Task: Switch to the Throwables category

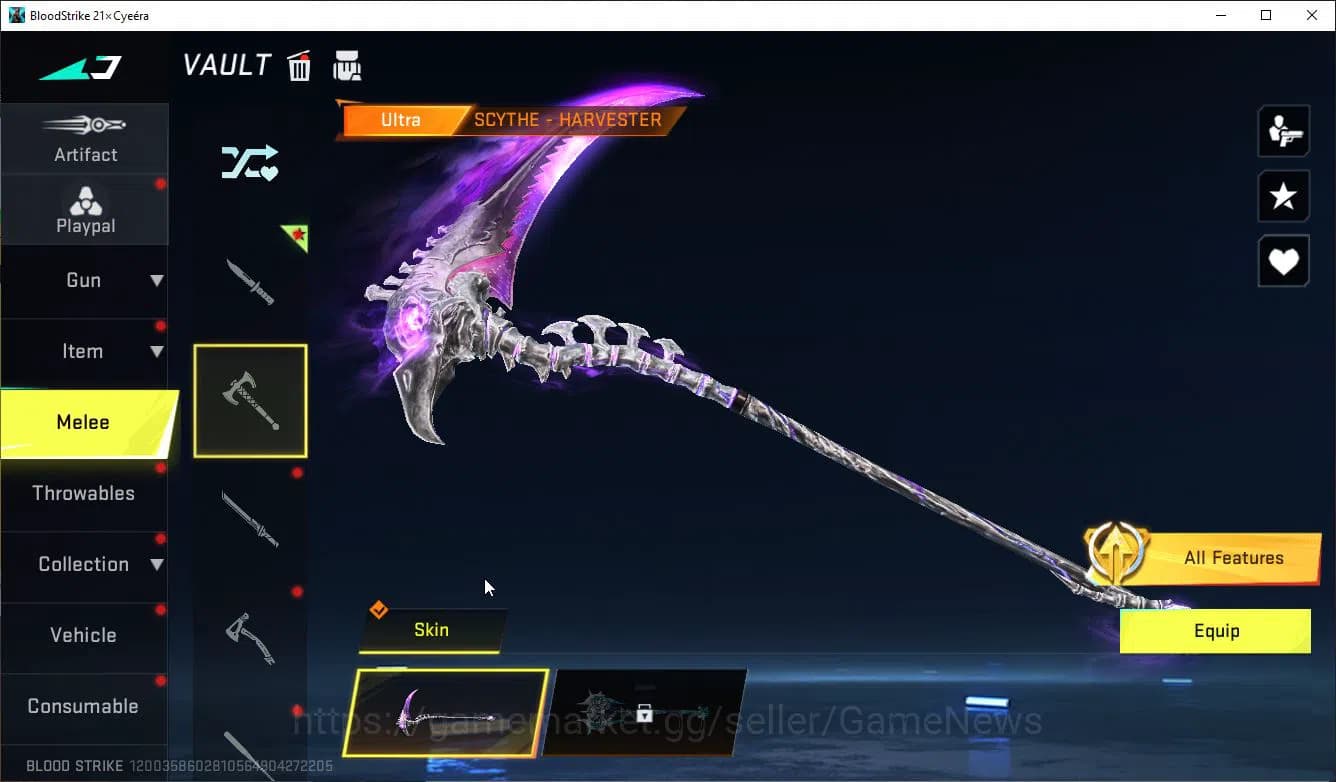Action: (85, 493)
